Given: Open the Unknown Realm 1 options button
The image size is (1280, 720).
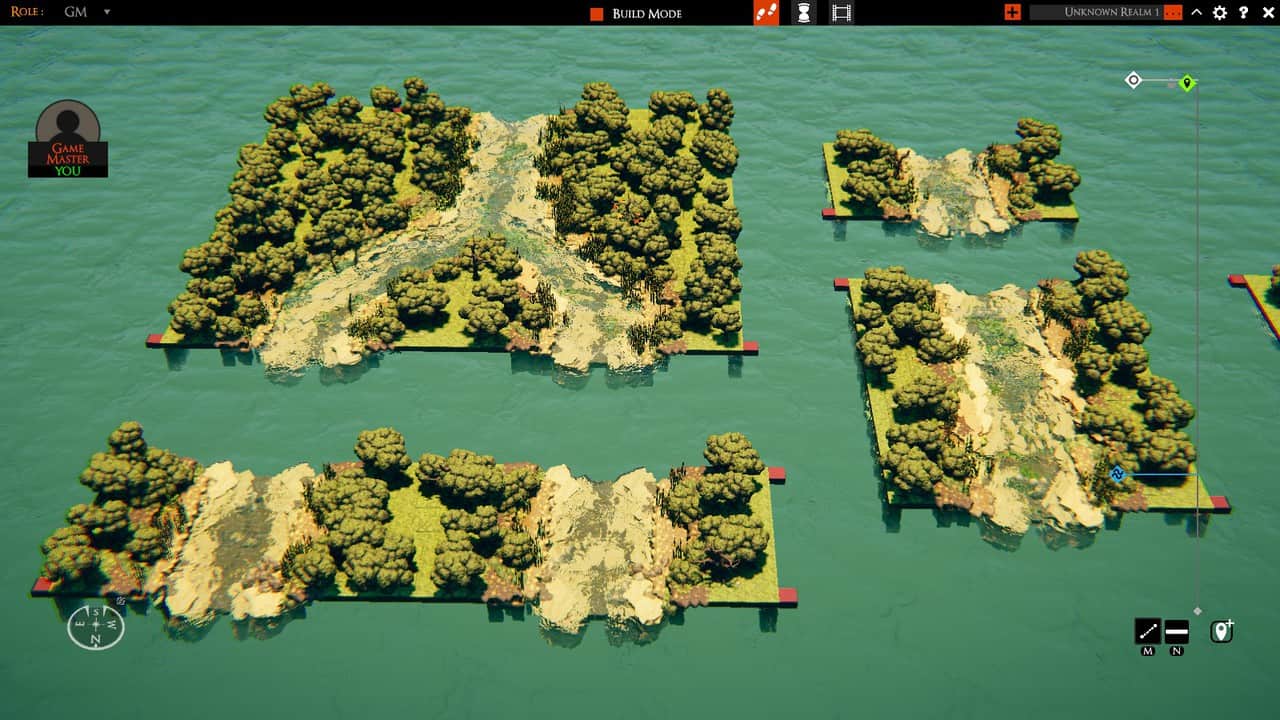Looking at the screenshot, I should 1173,13.
